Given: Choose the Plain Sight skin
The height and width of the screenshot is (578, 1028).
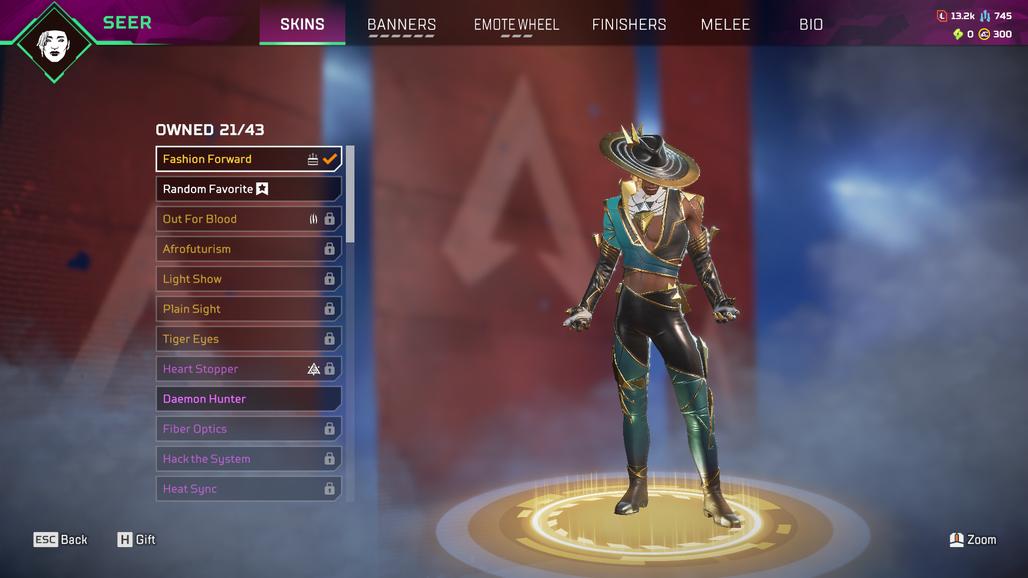Looking at the screenshot, I should (x=248, y=309).
